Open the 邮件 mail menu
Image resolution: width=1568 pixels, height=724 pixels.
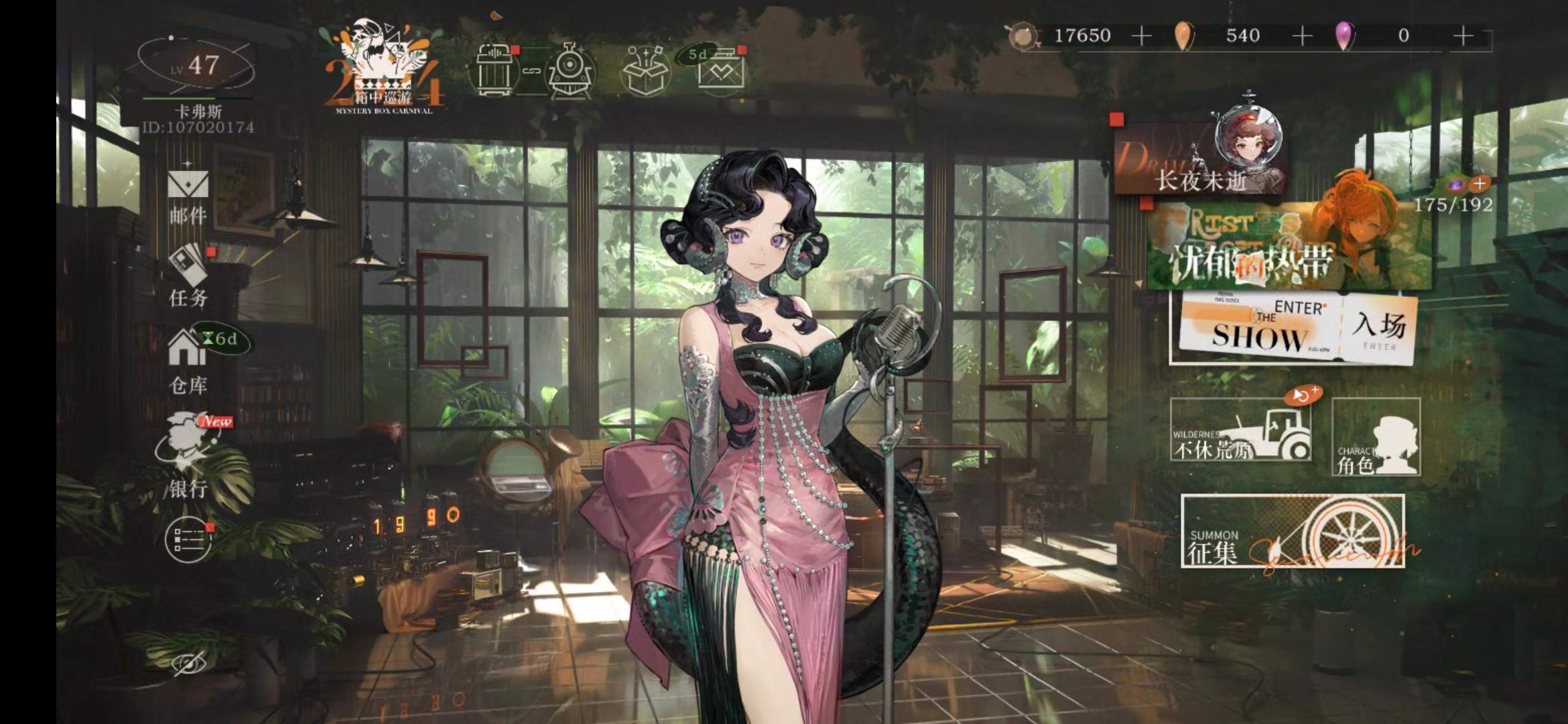click(x=188, y=196)
